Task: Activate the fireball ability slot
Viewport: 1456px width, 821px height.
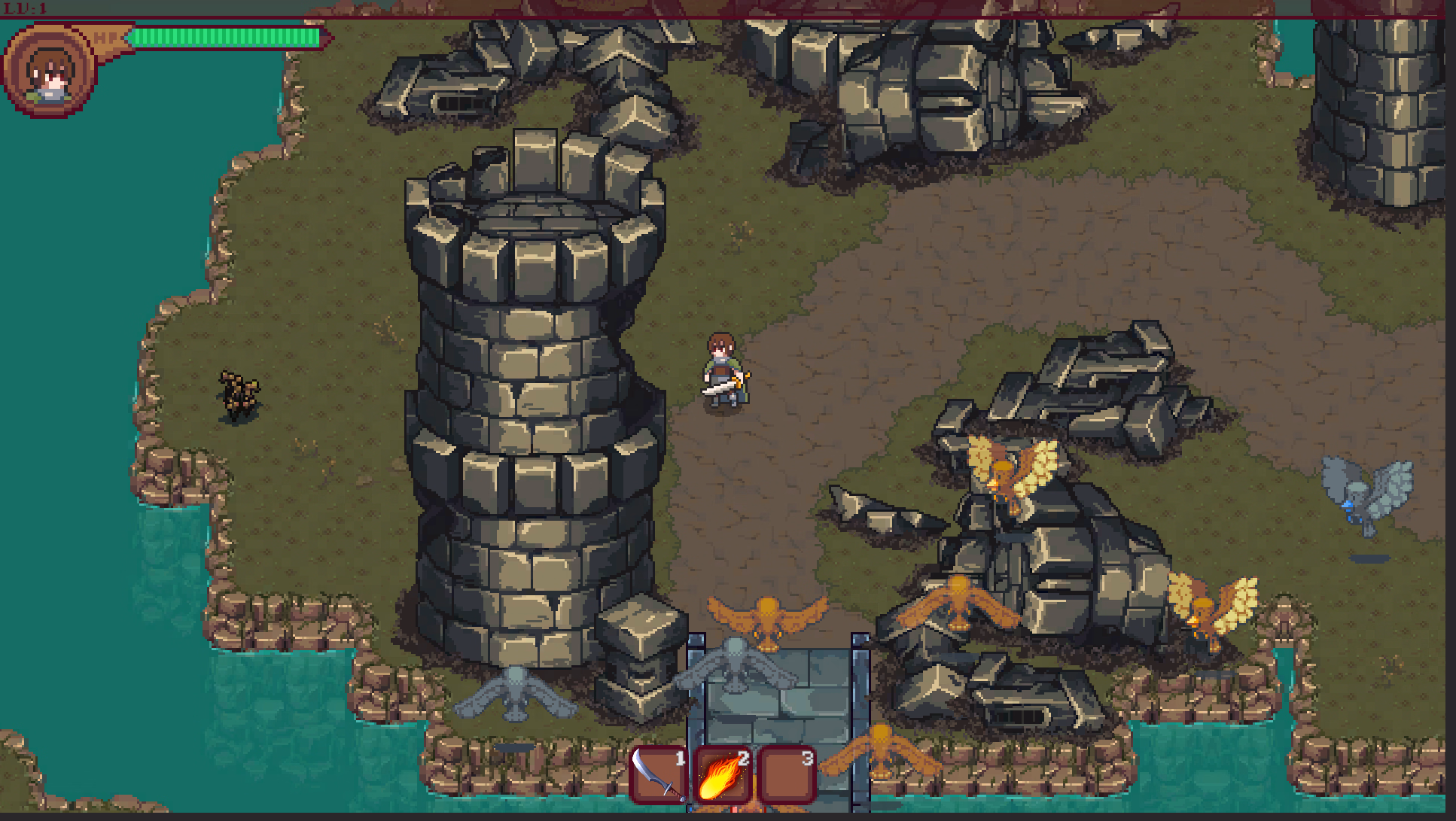Action: click(x=723, y=775)
